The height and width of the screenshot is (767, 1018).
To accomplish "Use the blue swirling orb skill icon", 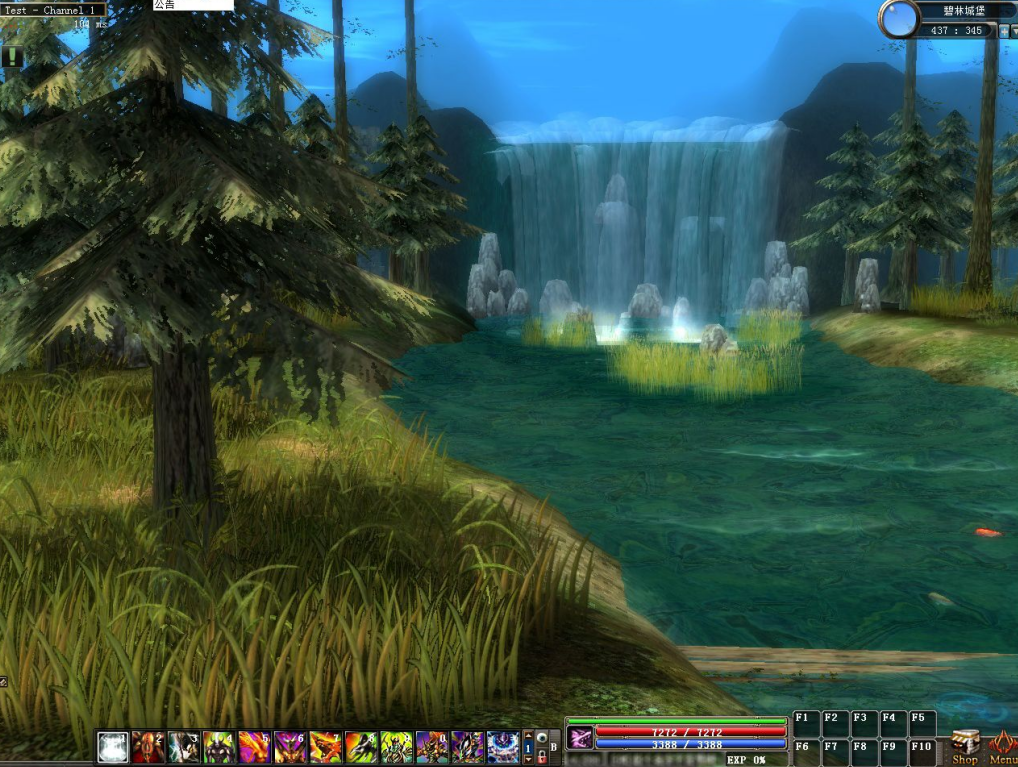I will (x=503, y=747).
